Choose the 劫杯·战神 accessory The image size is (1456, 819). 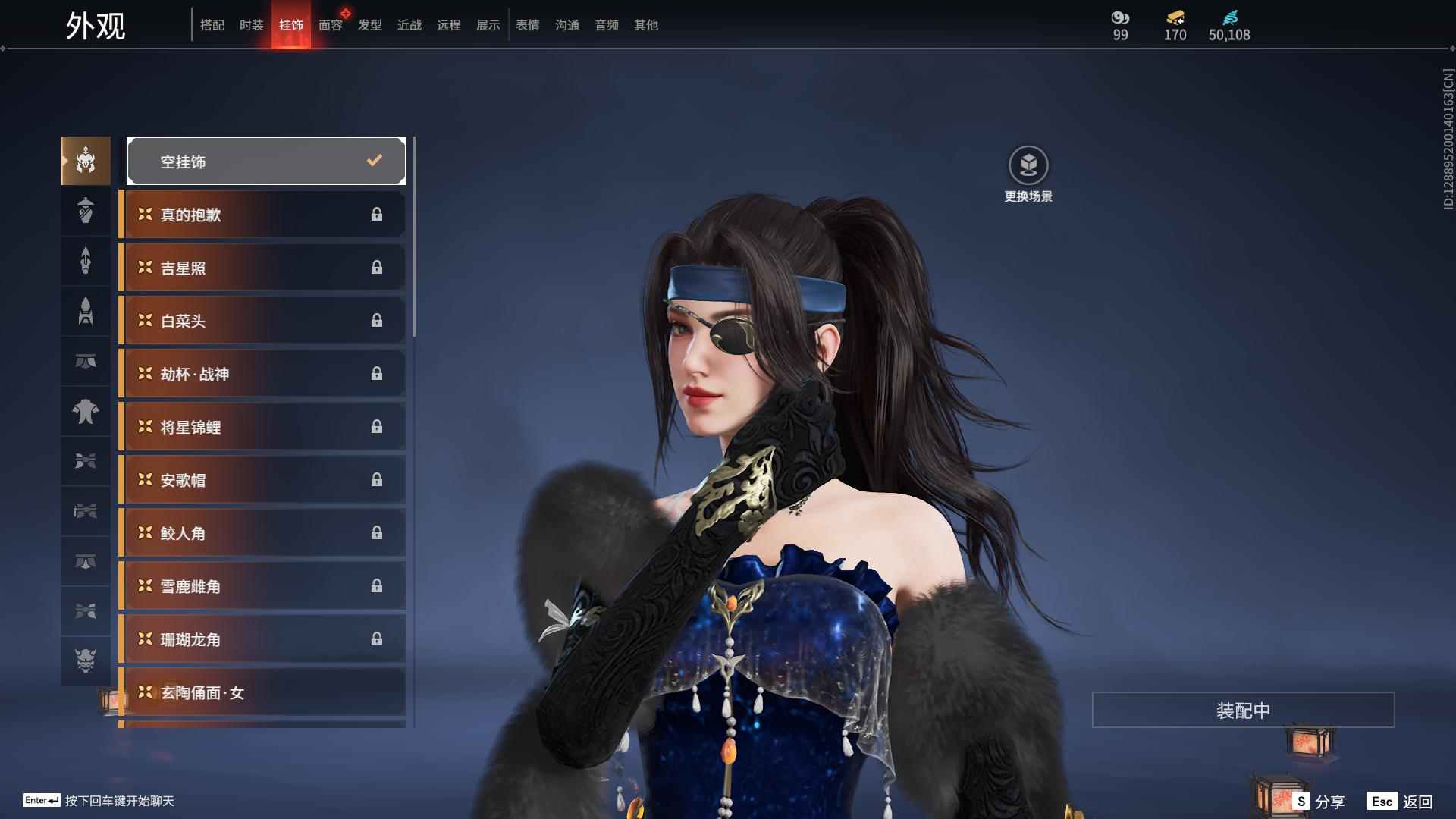point(262,374)
